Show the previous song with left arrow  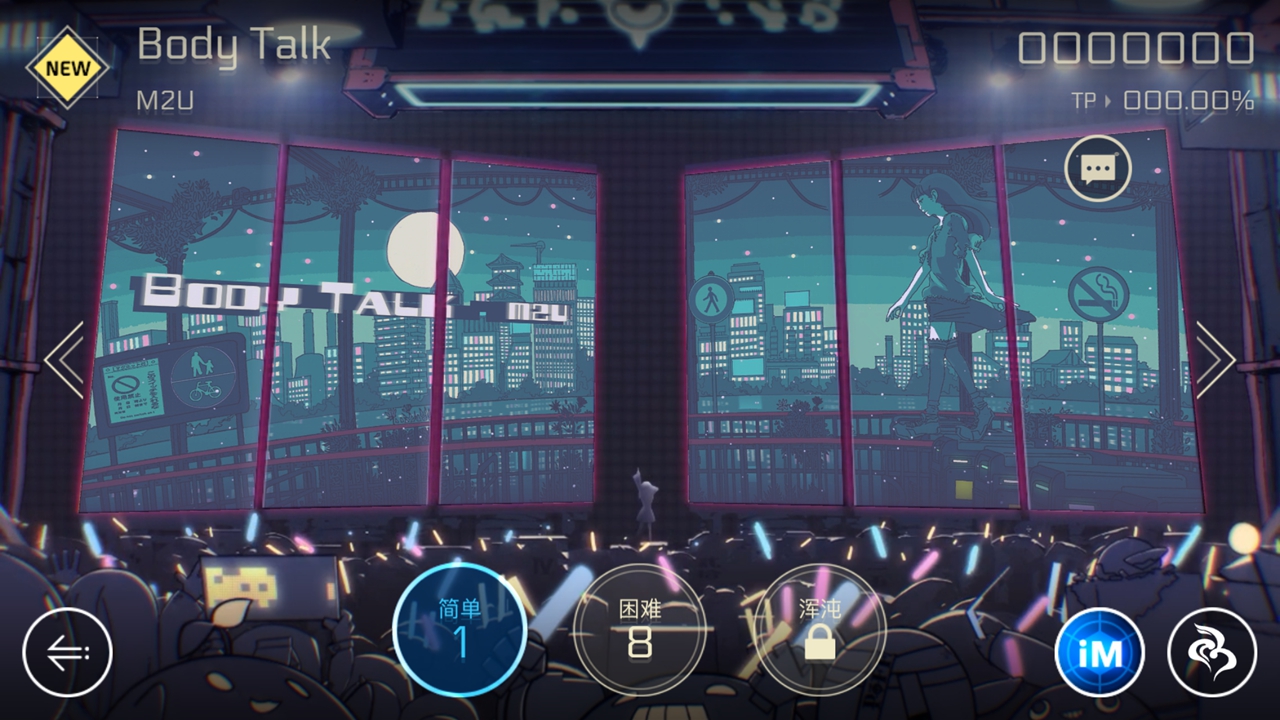point(64,360)
